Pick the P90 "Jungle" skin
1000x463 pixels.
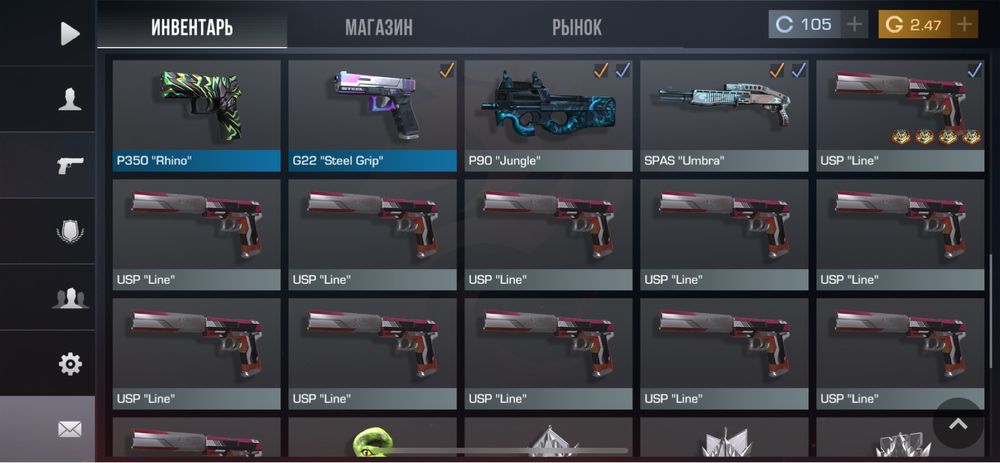coord(548,115)
